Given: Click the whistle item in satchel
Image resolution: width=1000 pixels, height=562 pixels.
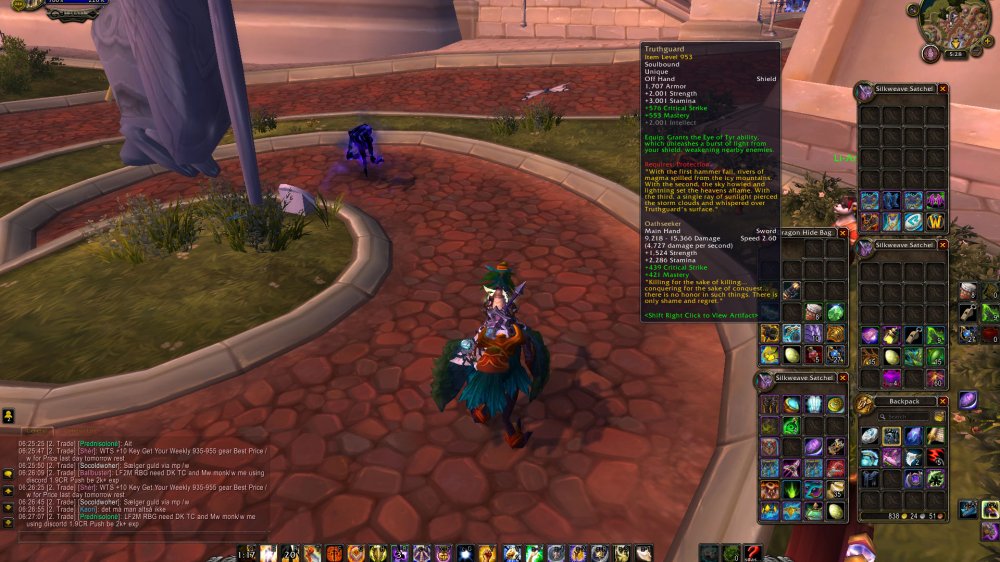Looking at the screenshot, I should click(x=913, y=336).
